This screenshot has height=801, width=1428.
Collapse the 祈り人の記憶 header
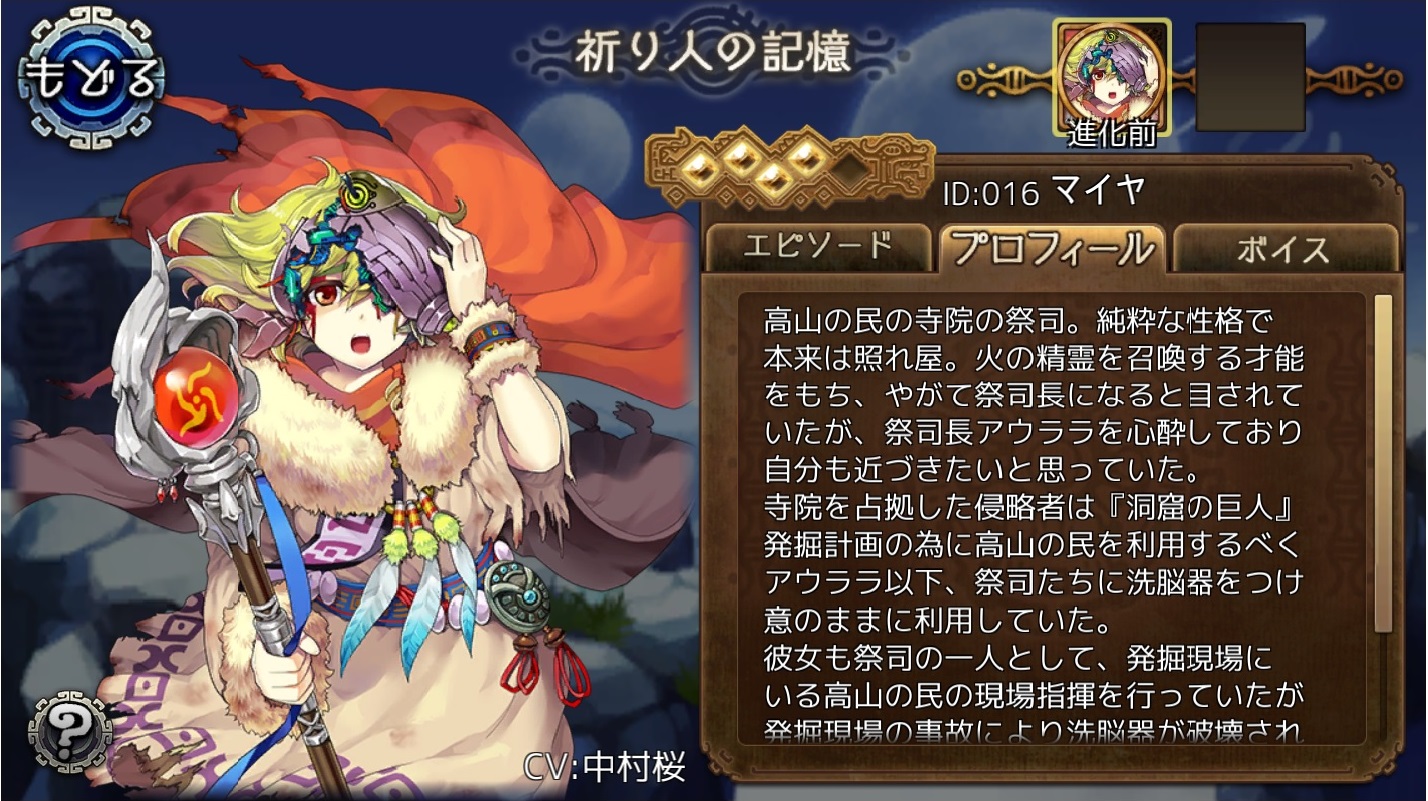(x=712, y=52)
